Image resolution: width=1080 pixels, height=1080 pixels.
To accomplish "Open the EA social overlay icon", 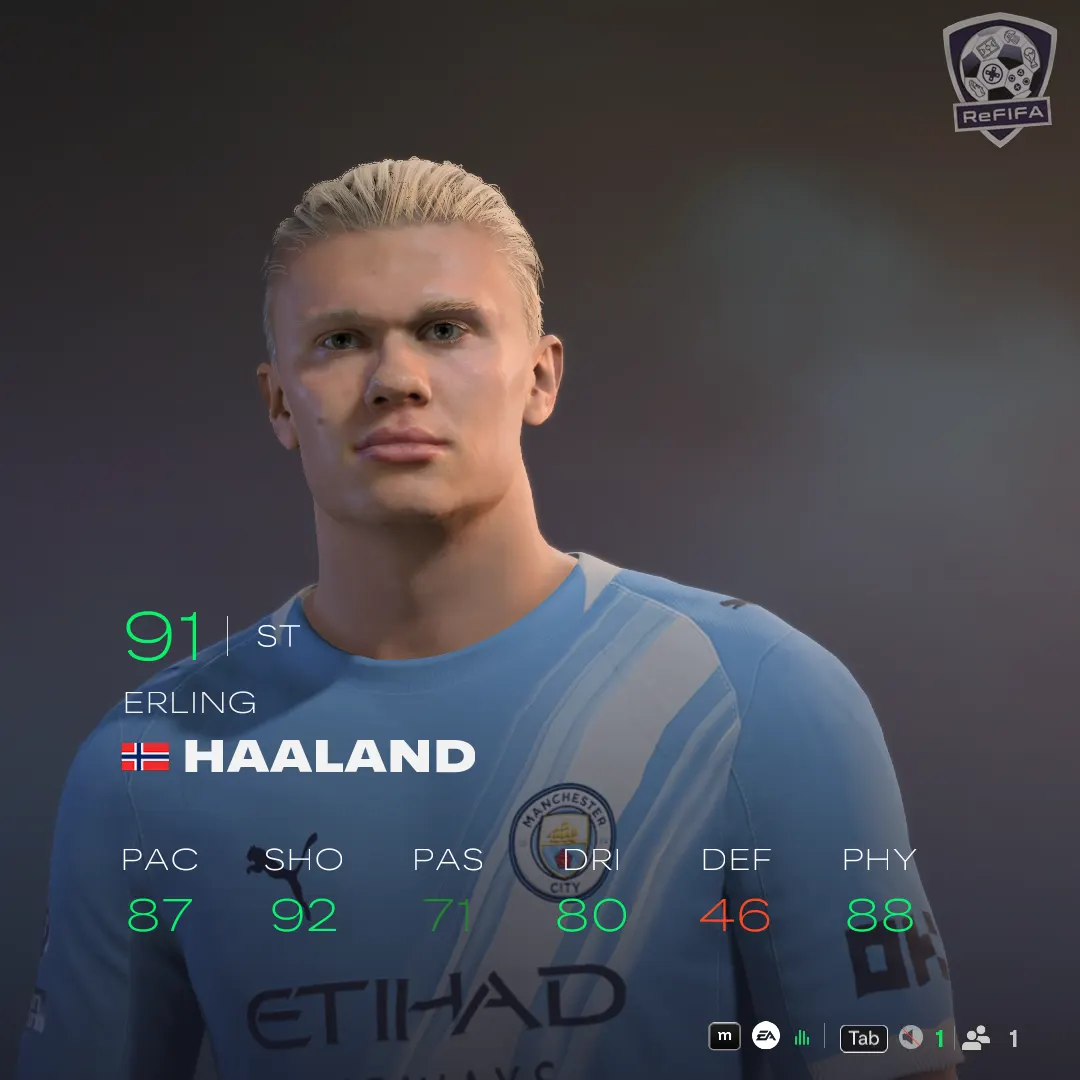I will pos(766,1037).
